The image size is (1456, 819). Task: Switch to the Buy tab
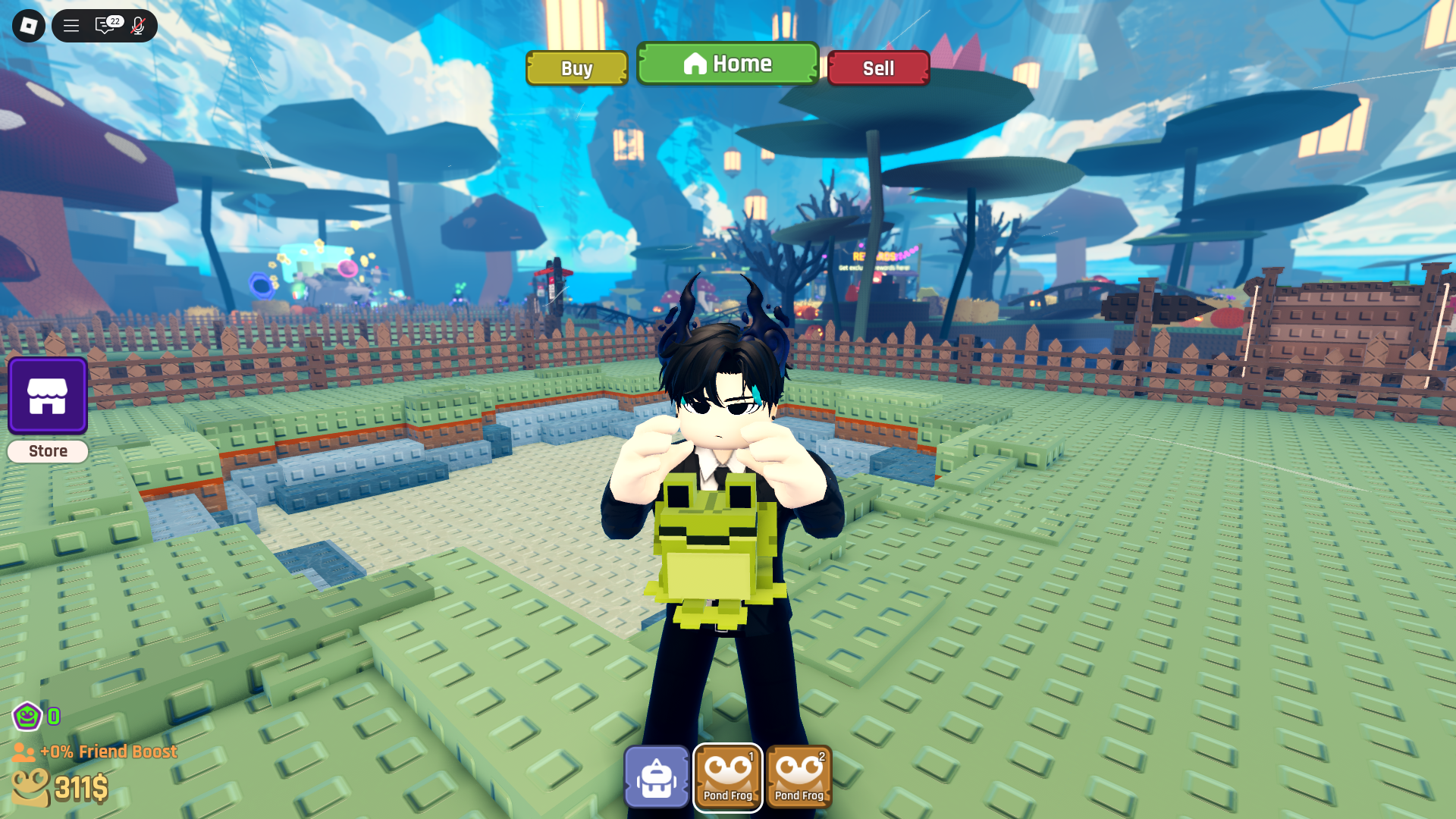point(576,68)
